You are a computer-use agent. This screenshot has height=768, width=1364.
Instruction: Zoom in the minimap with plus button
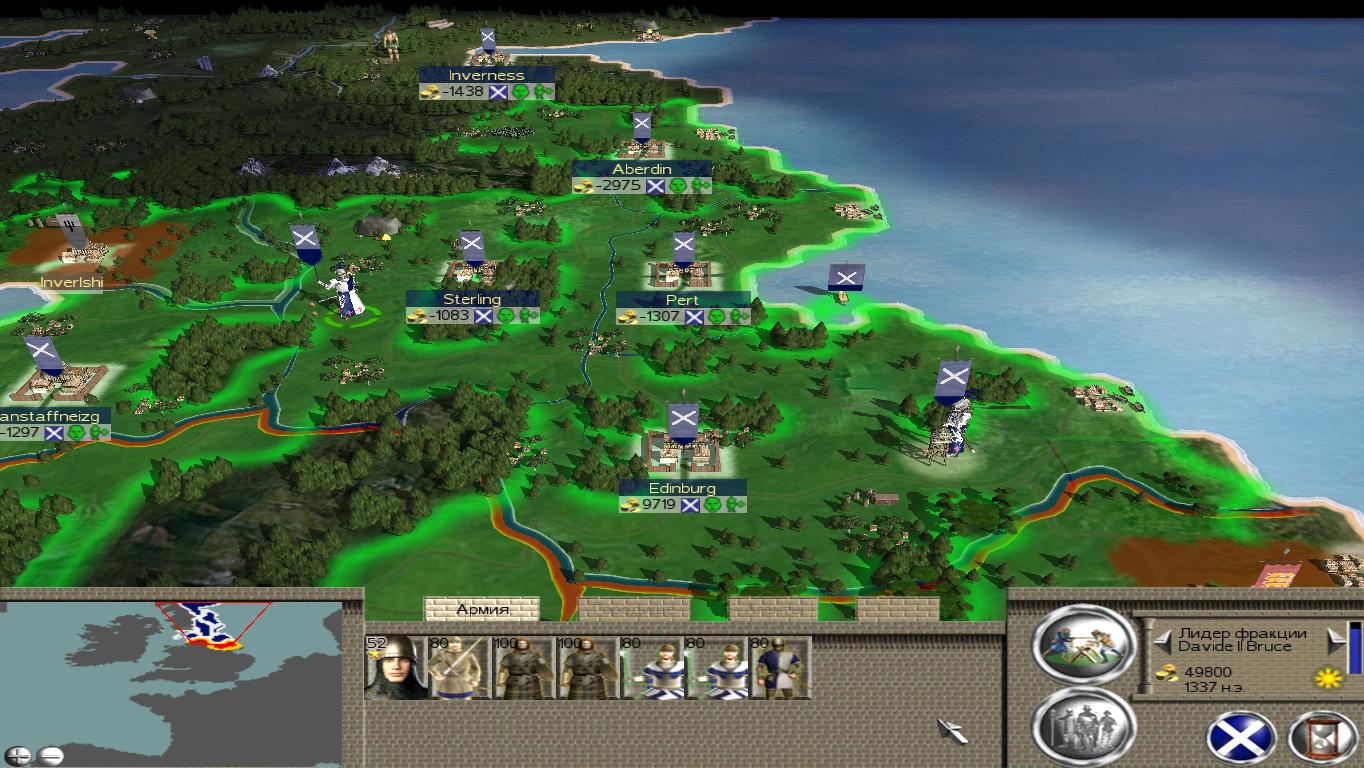18,755
